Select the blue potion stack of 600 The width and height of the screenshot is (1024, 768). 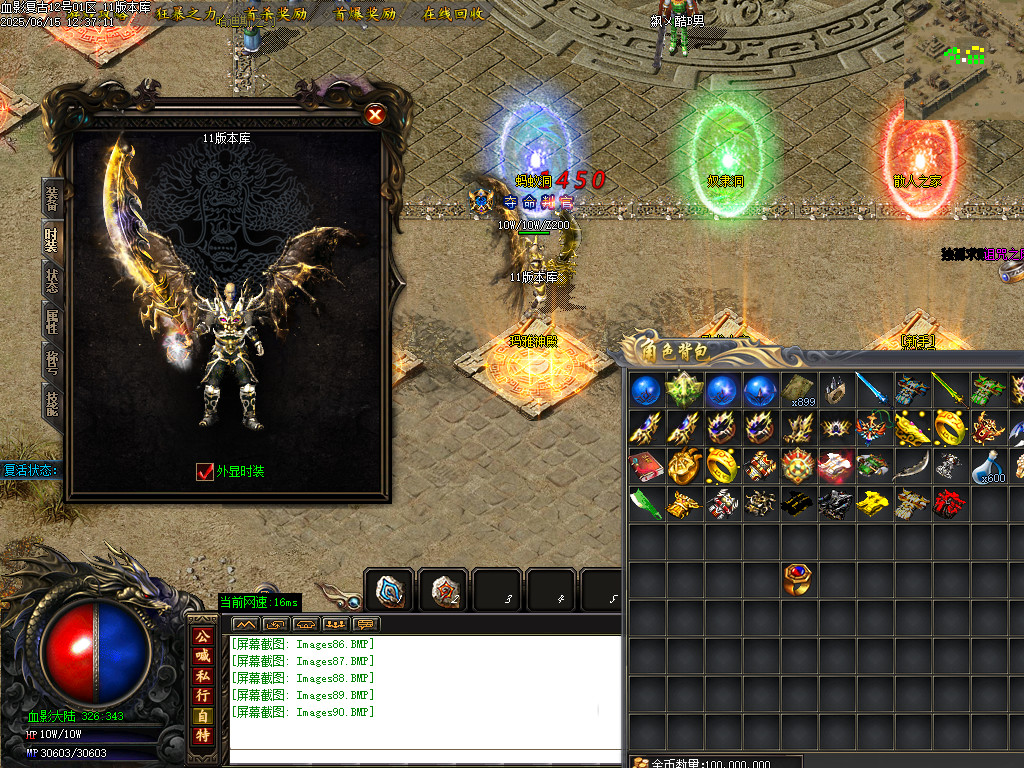point(989,466)
